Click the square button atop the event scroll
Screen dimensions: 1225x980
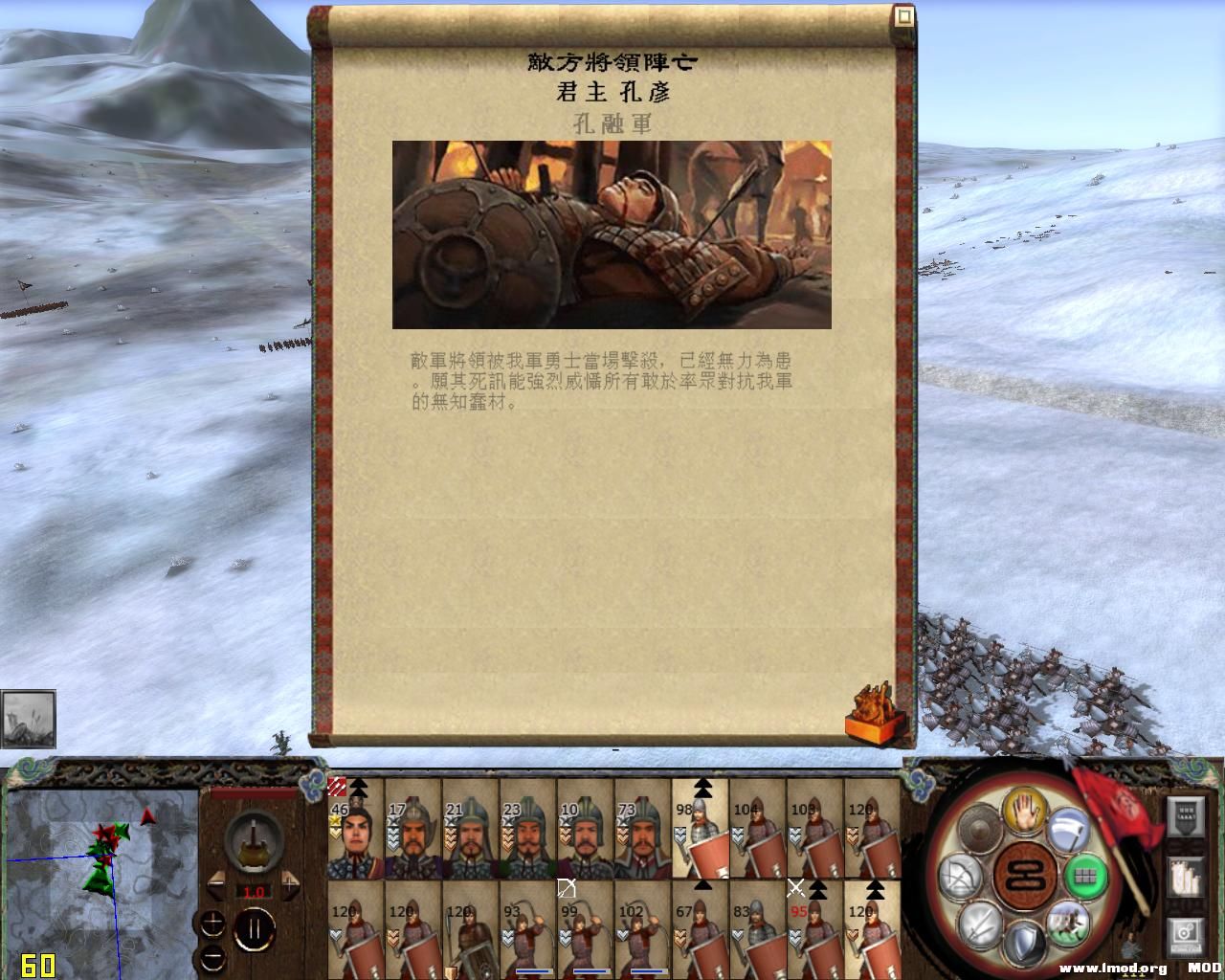click(x=903, y=14)
